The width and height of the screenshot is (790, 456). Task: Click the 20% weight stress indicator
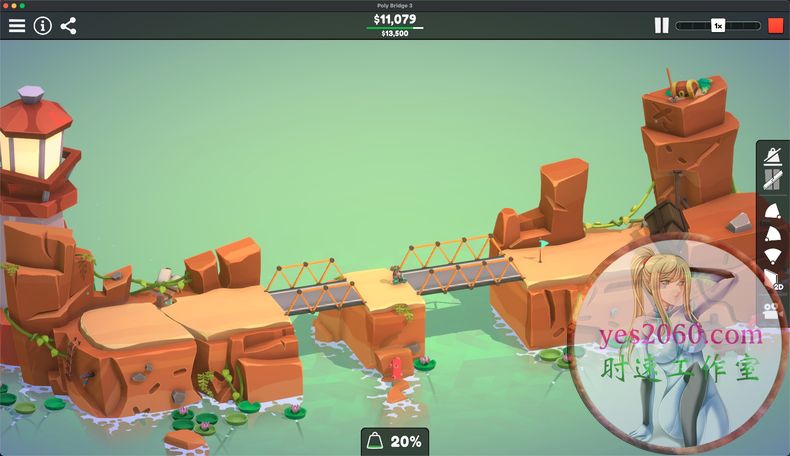click(395, 441)
